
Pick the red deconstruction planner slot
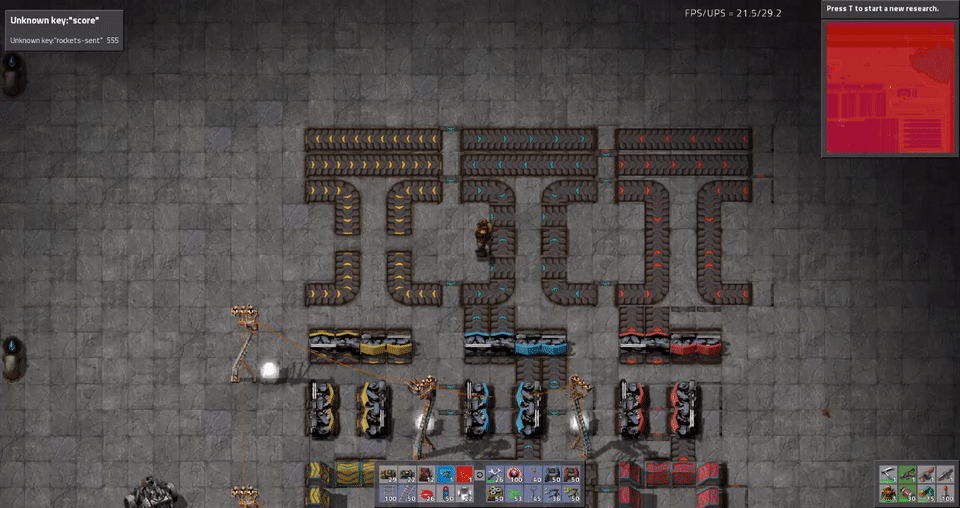[x=464, y=474]
